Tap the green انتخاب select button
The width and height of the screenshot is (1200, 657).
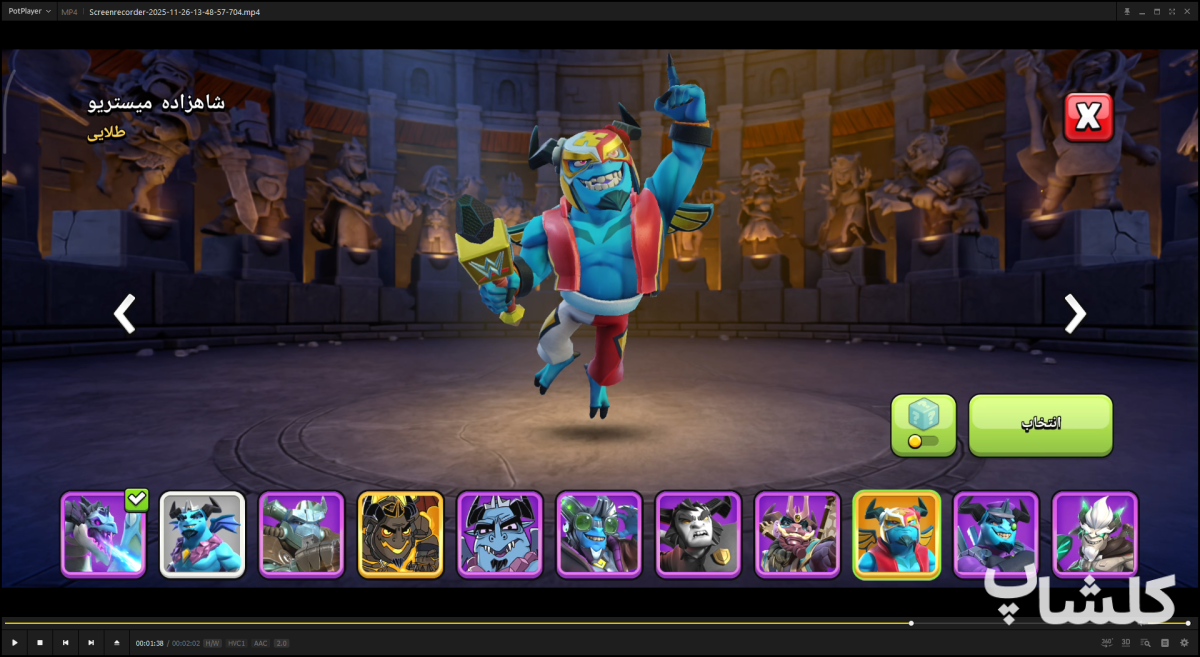(1040, 425)
